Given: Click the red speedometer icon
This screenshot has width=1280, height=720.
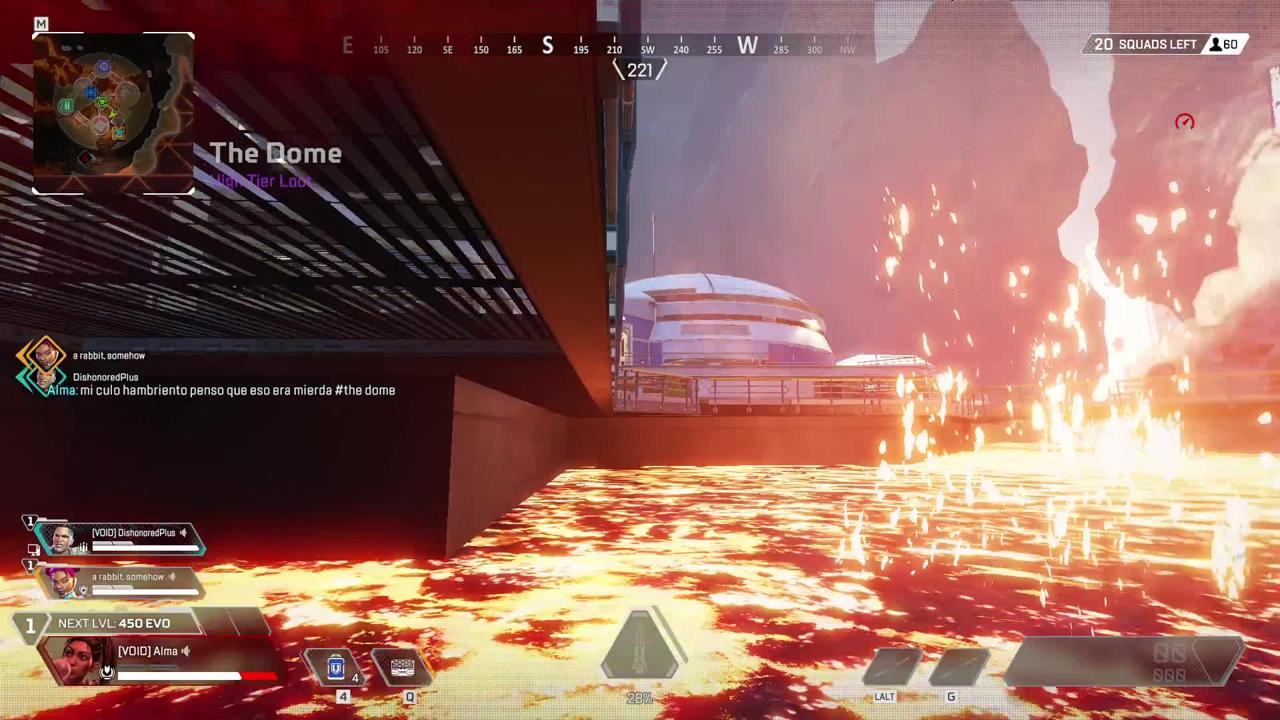Looking at the screenshot, I should click(x=1185, y=122).
